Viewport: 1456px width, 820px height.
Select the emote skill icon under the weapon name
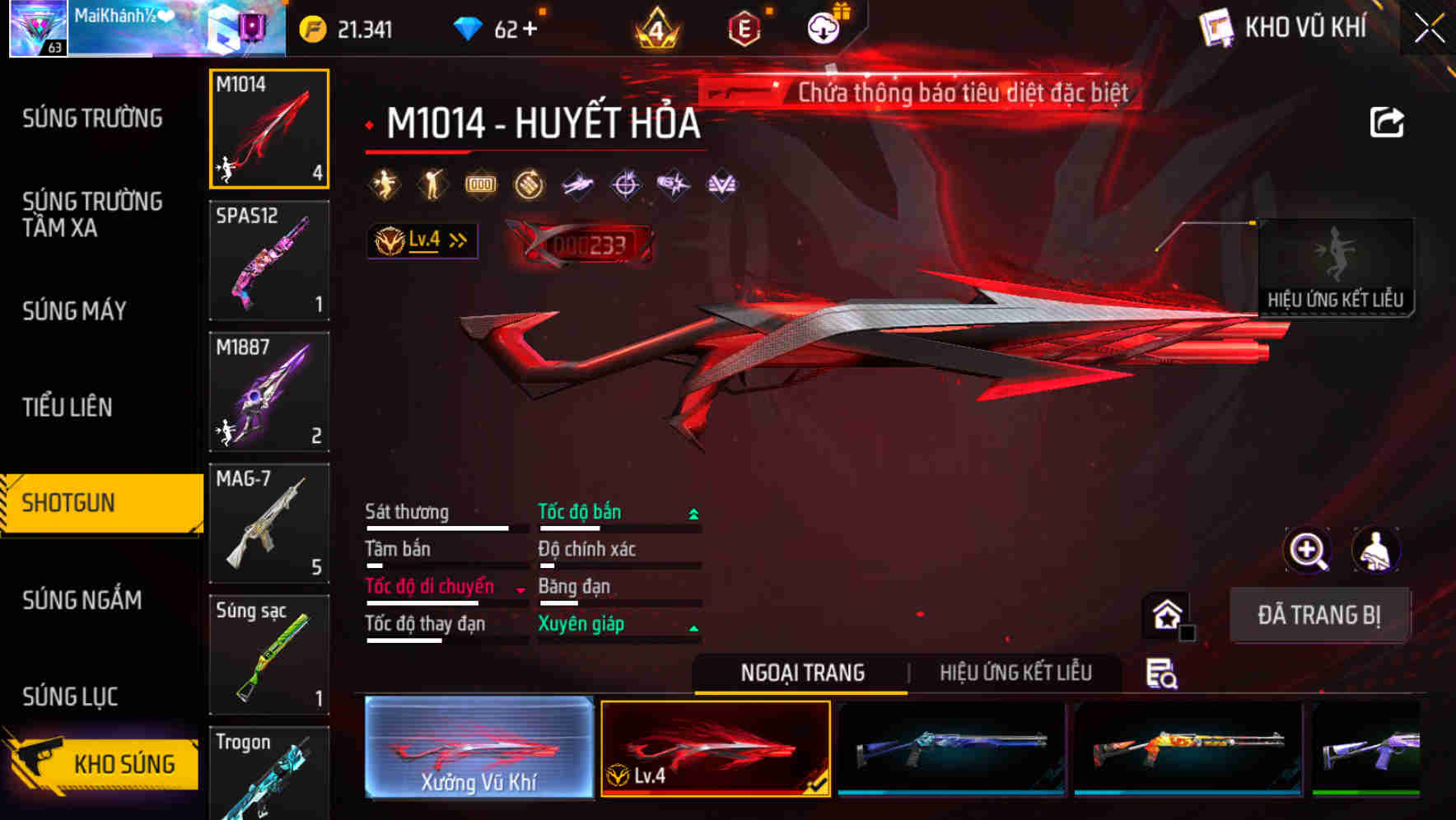coord(384,184)
